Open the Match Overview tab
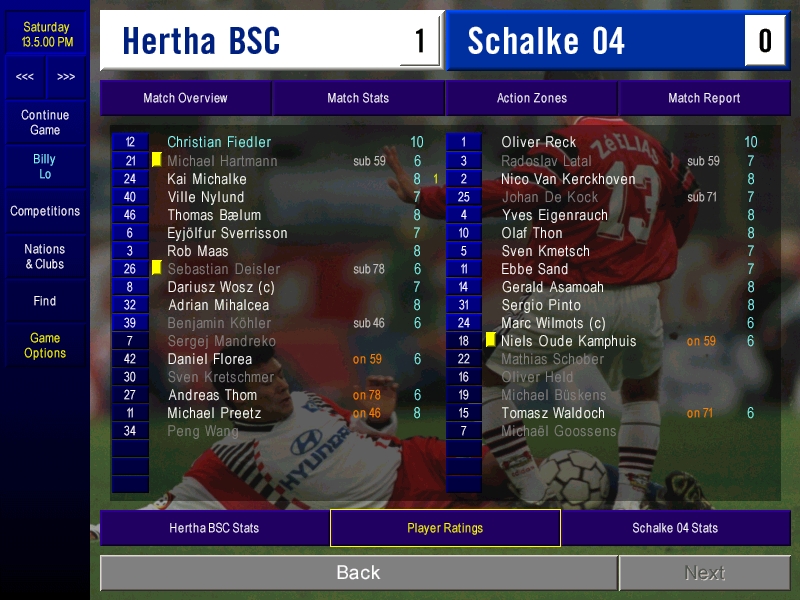800x600 pixels. point(185,98)
